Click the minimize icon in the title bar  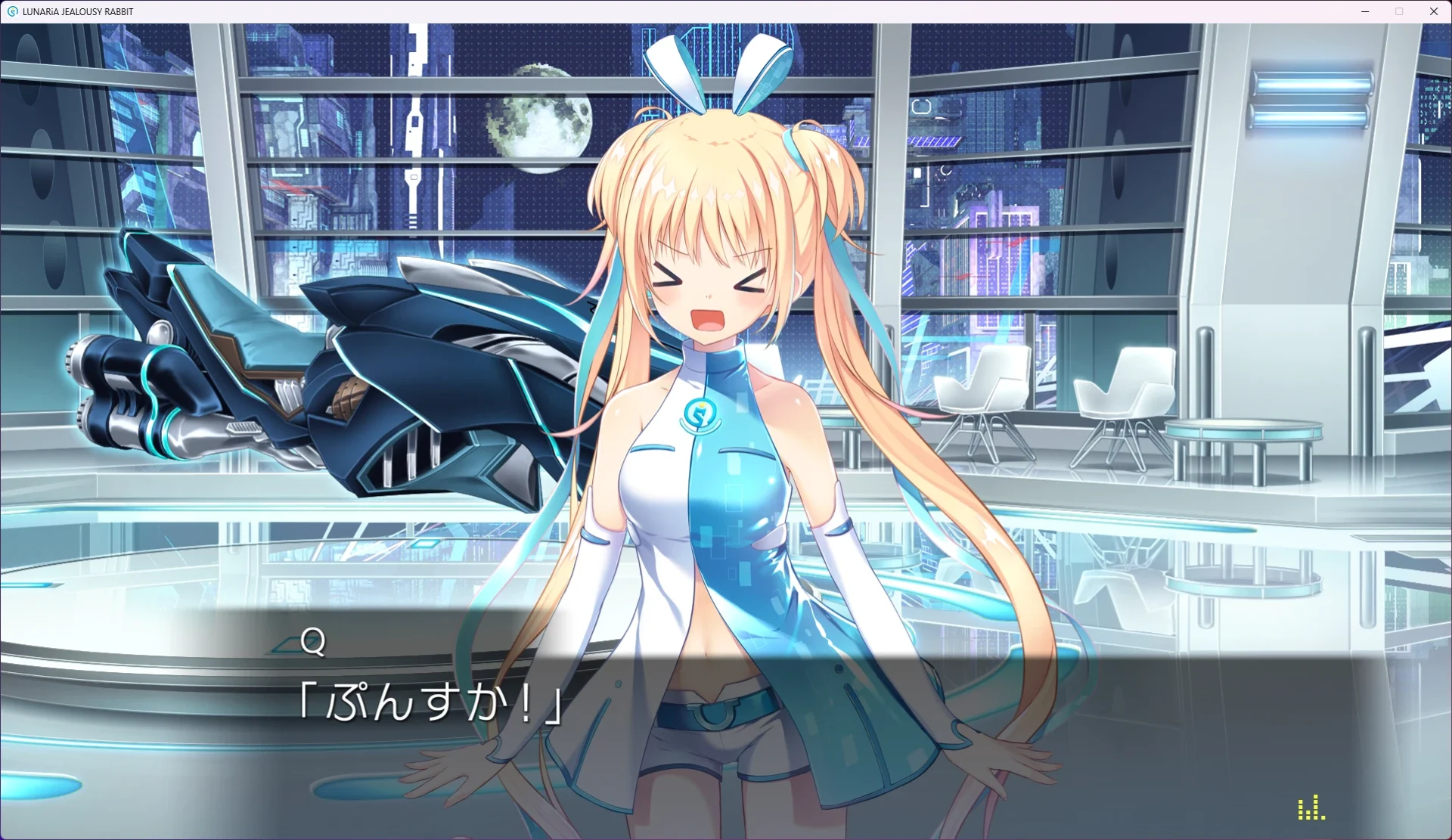(x=1365, y=11)
